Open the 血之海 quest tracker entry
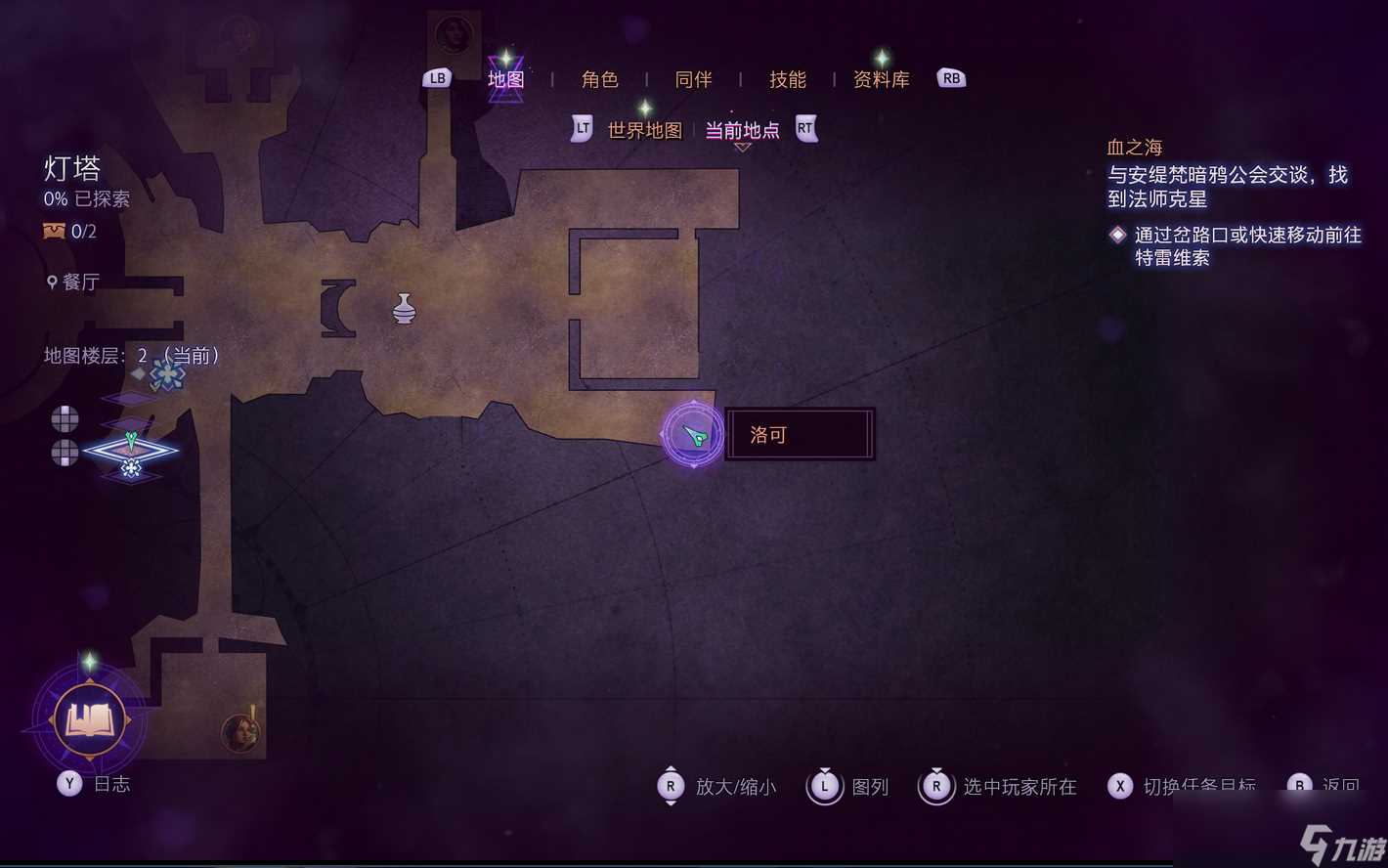This screenshot has width=1388, height=868. (x=1134, y=148)
